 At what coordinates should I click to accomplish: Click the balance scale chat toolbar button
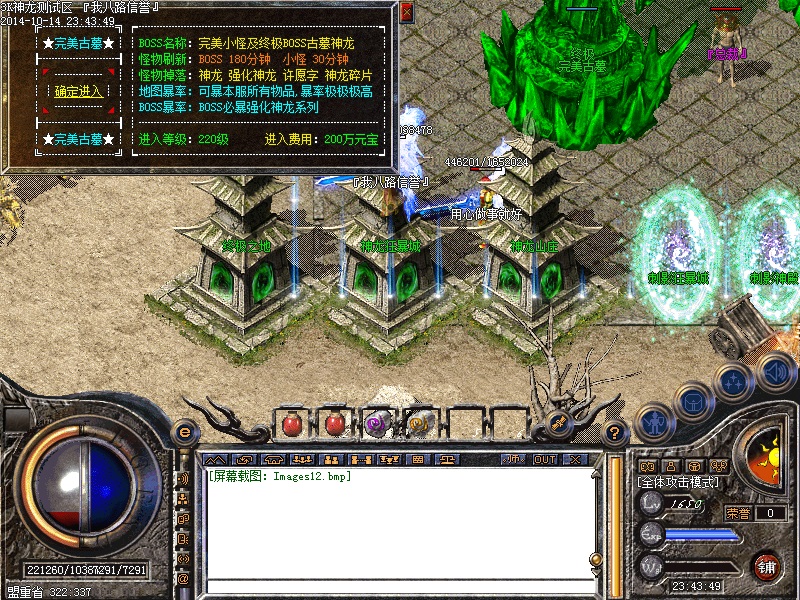445,459
